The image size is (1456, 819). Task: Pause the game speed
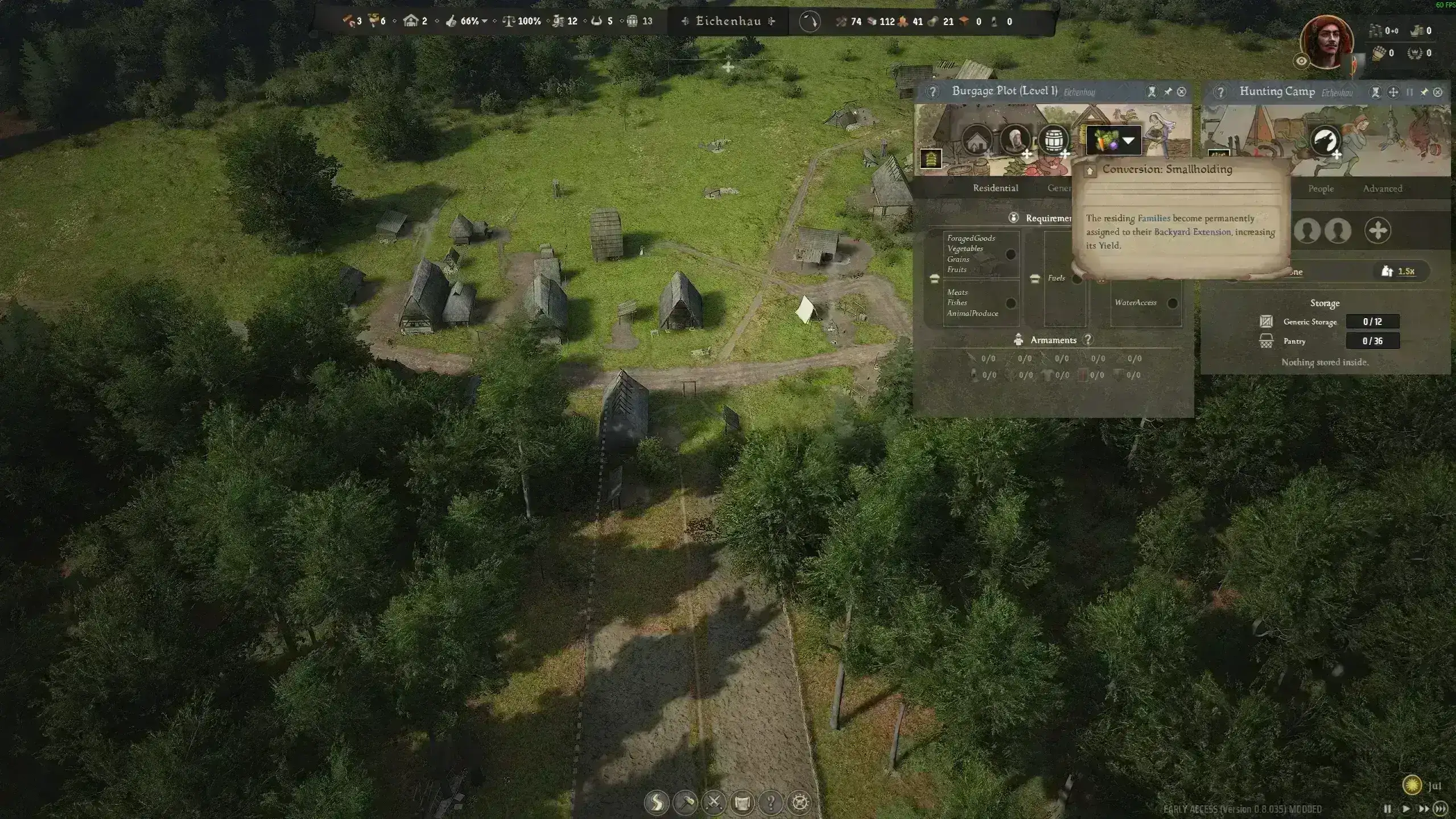(1387, 809)
